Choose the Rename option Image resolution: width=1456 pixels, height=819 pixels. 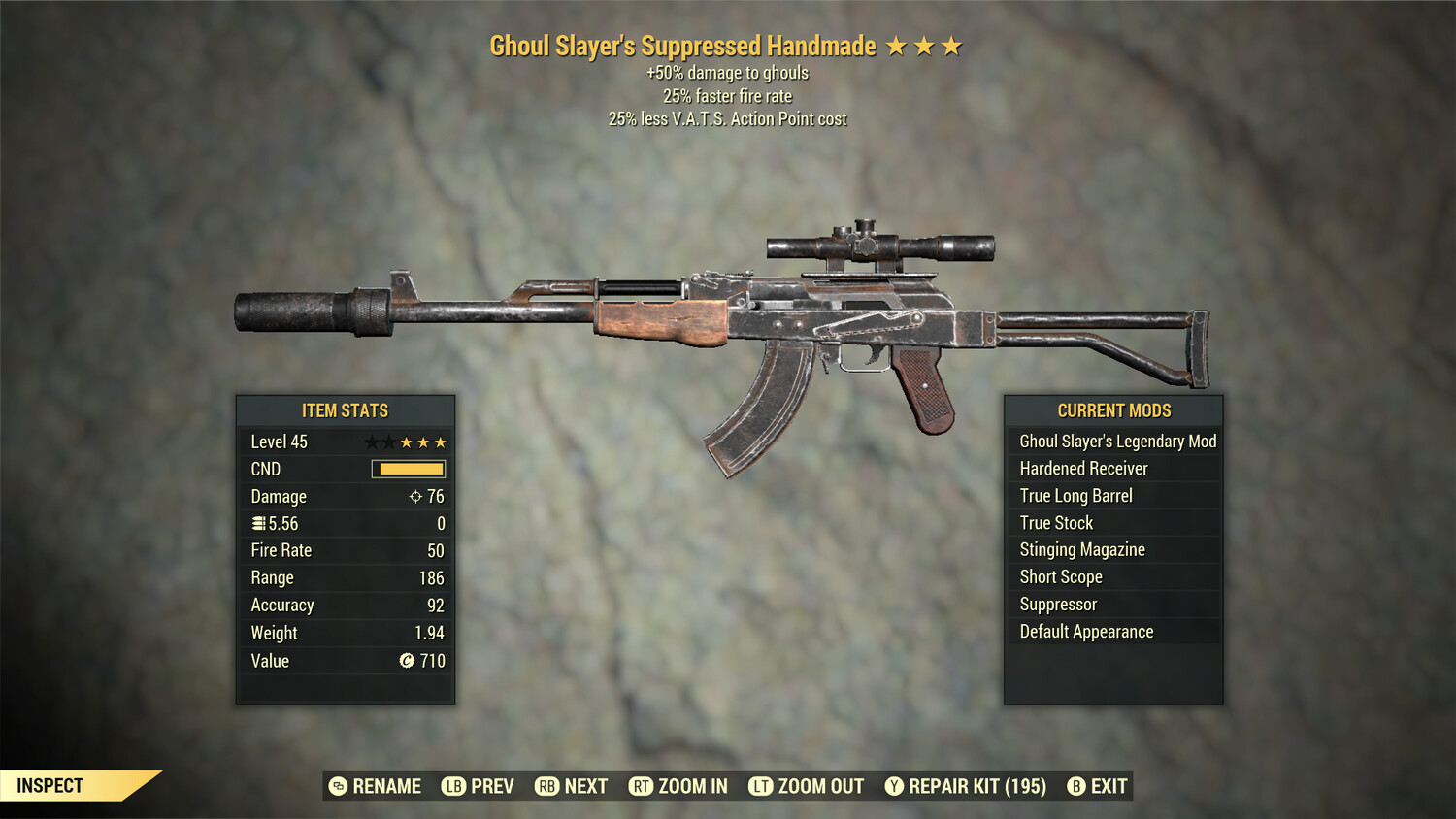pyautogui.click(x=376, y=786)
